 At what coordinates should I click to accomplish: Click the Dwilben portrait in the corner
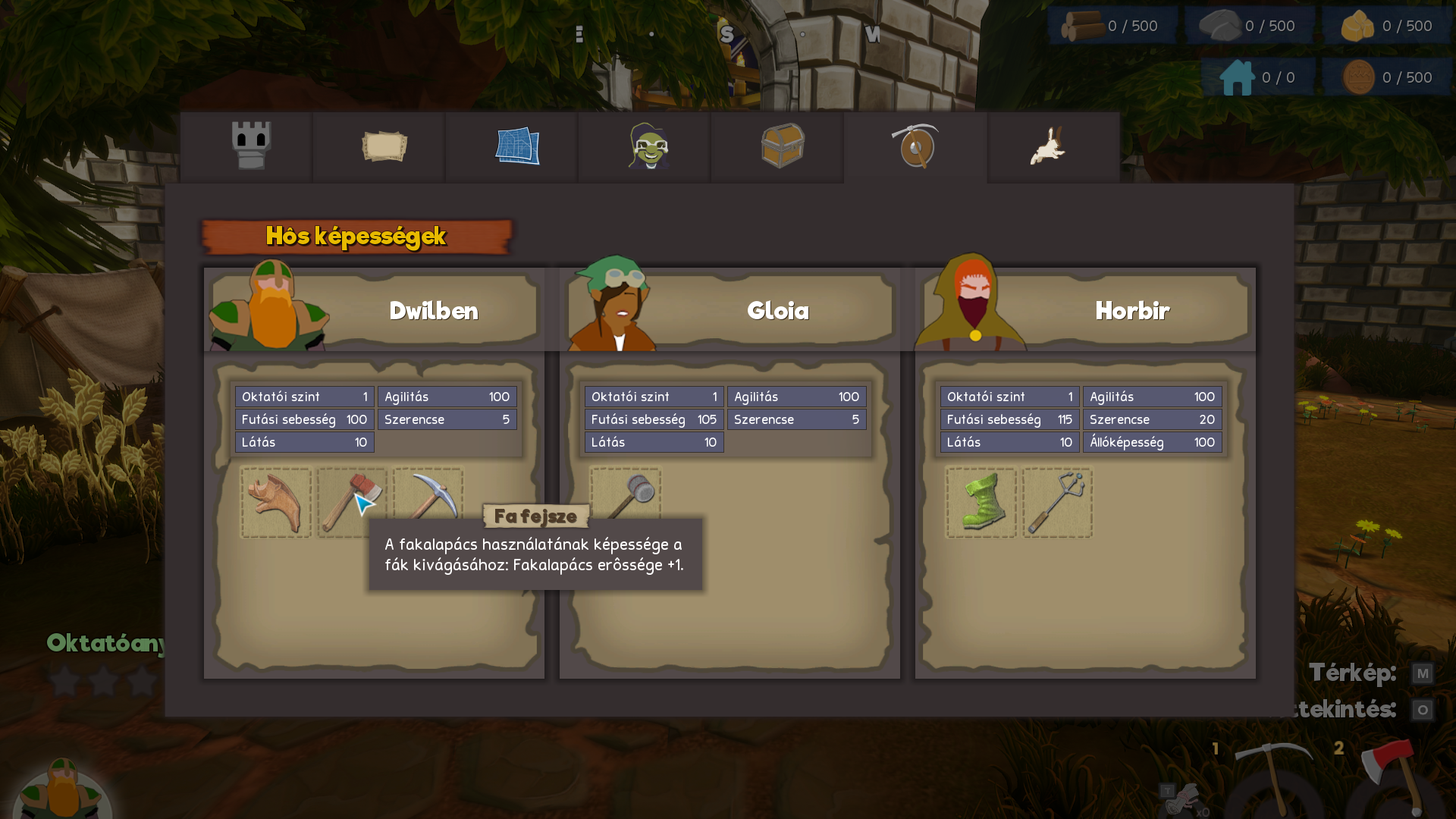point(63,789)
